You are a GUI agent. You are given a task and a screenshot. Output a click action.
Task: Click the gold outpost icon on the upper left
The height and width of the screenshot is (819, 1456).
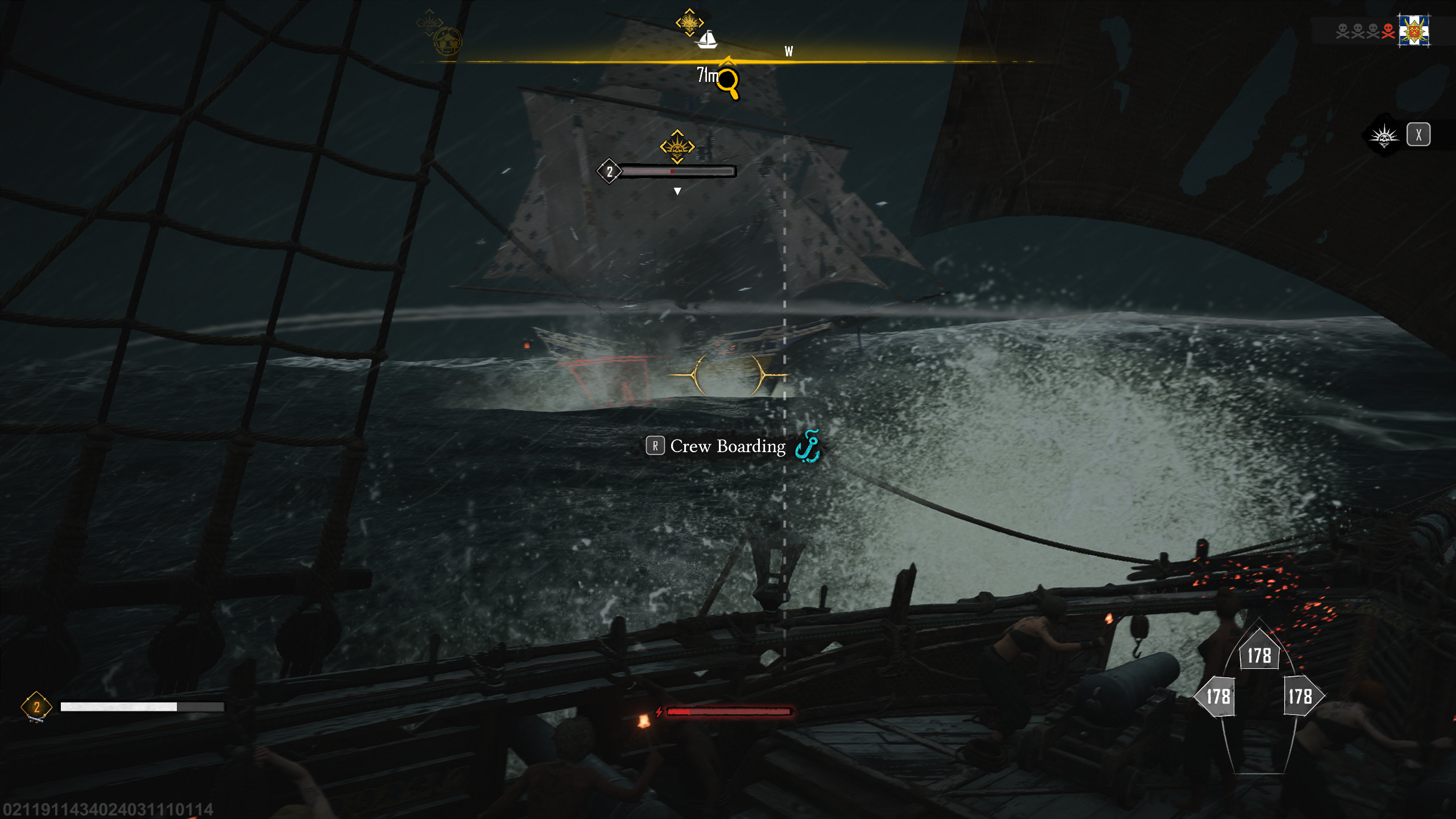point(448,42)
